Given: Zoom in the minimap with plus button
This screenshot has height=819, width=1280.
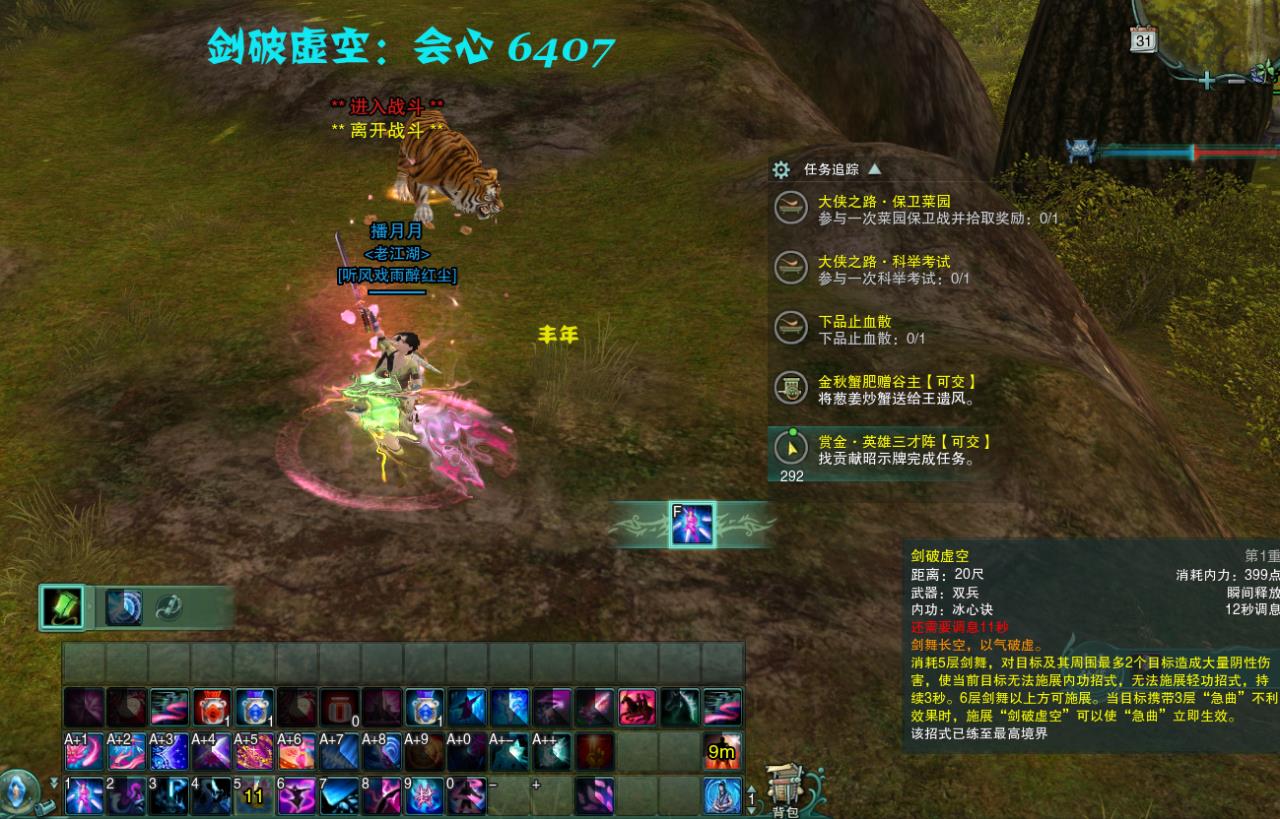Looking at the screenshot, I should click(x=1208, y=81).
